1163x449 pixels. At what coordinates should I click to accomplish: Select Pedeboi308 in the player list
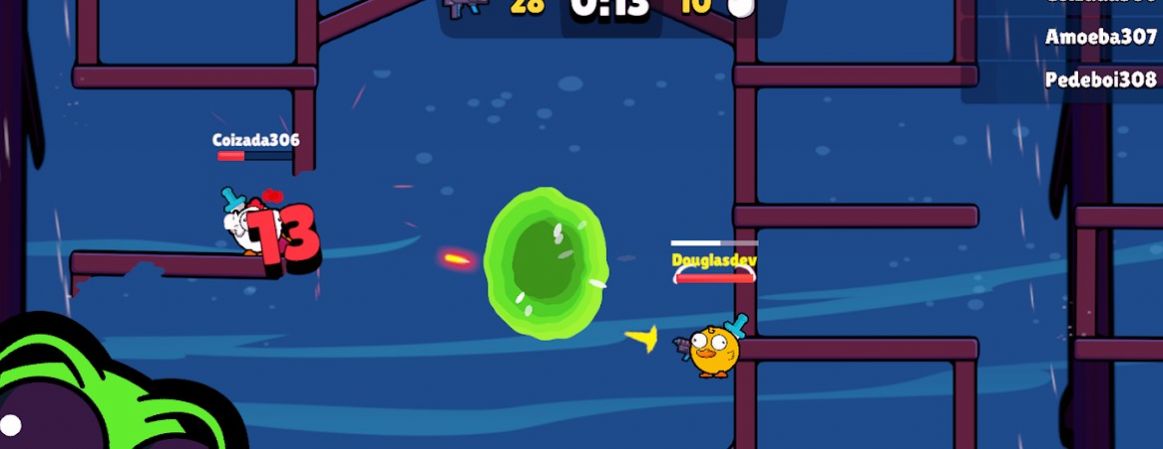(x=1100, y=80)
